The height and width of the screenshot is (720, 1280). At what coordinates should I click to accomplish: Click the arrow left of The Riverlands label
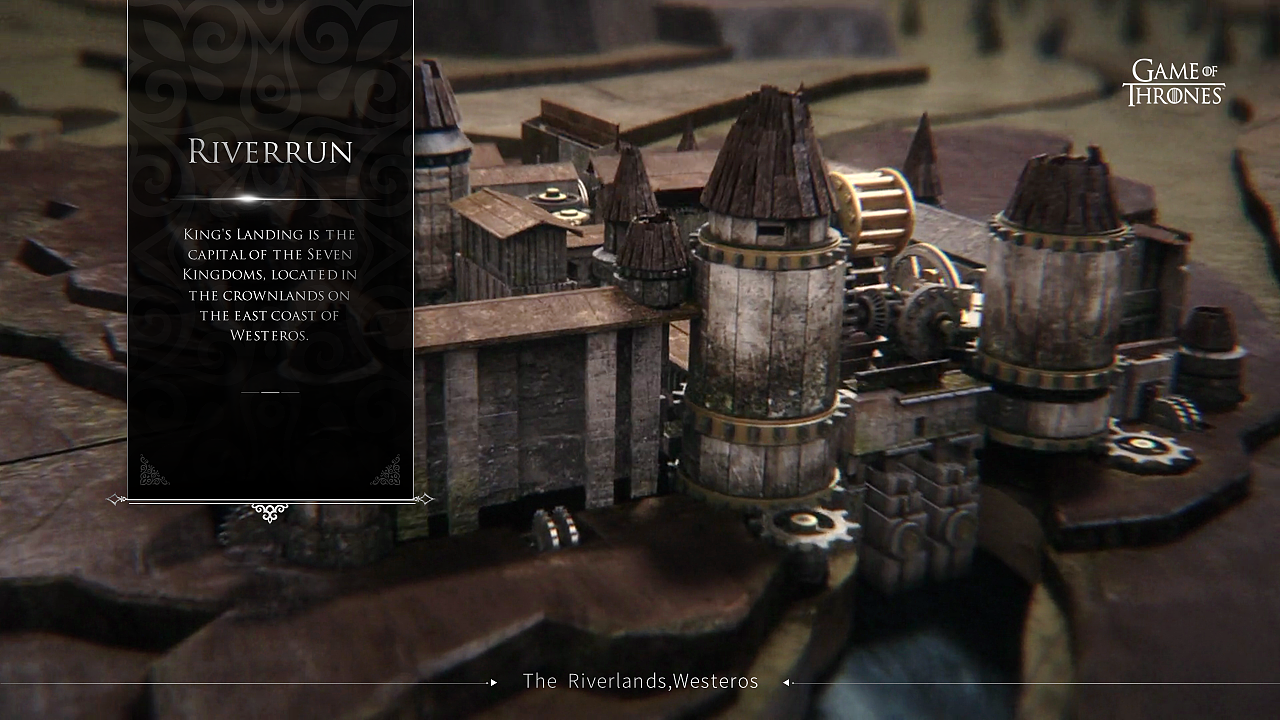click(x=493, y=683)
